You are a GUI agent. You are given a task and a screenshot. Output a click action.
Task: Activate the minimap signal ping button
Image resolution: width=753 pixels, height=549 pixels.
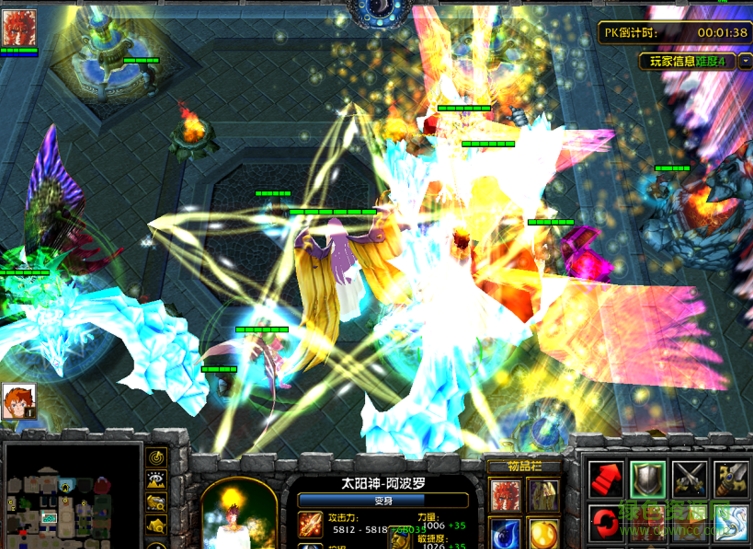tap(157, 457)
